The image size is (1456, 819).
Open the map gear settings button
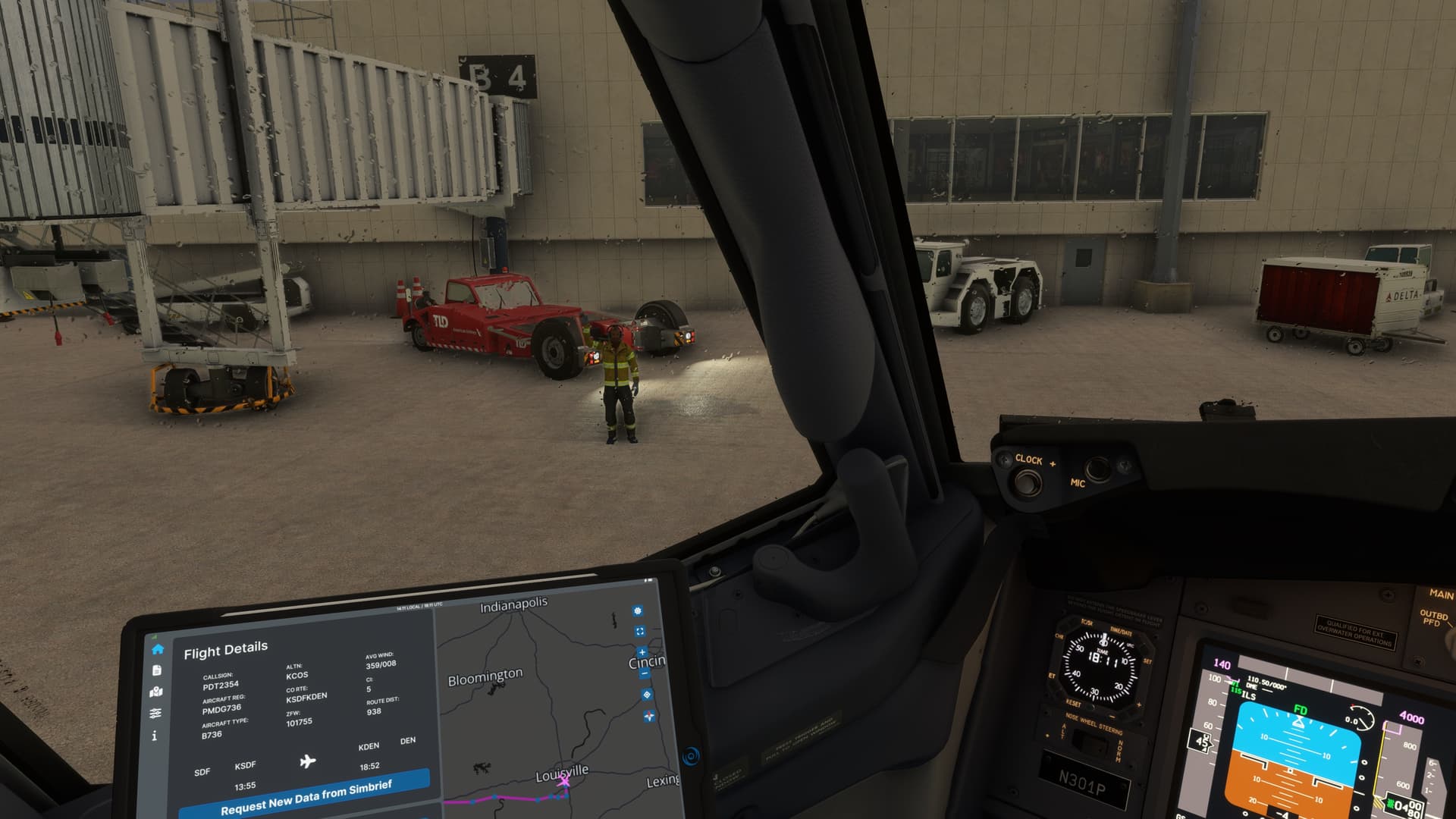pos(637,611)
